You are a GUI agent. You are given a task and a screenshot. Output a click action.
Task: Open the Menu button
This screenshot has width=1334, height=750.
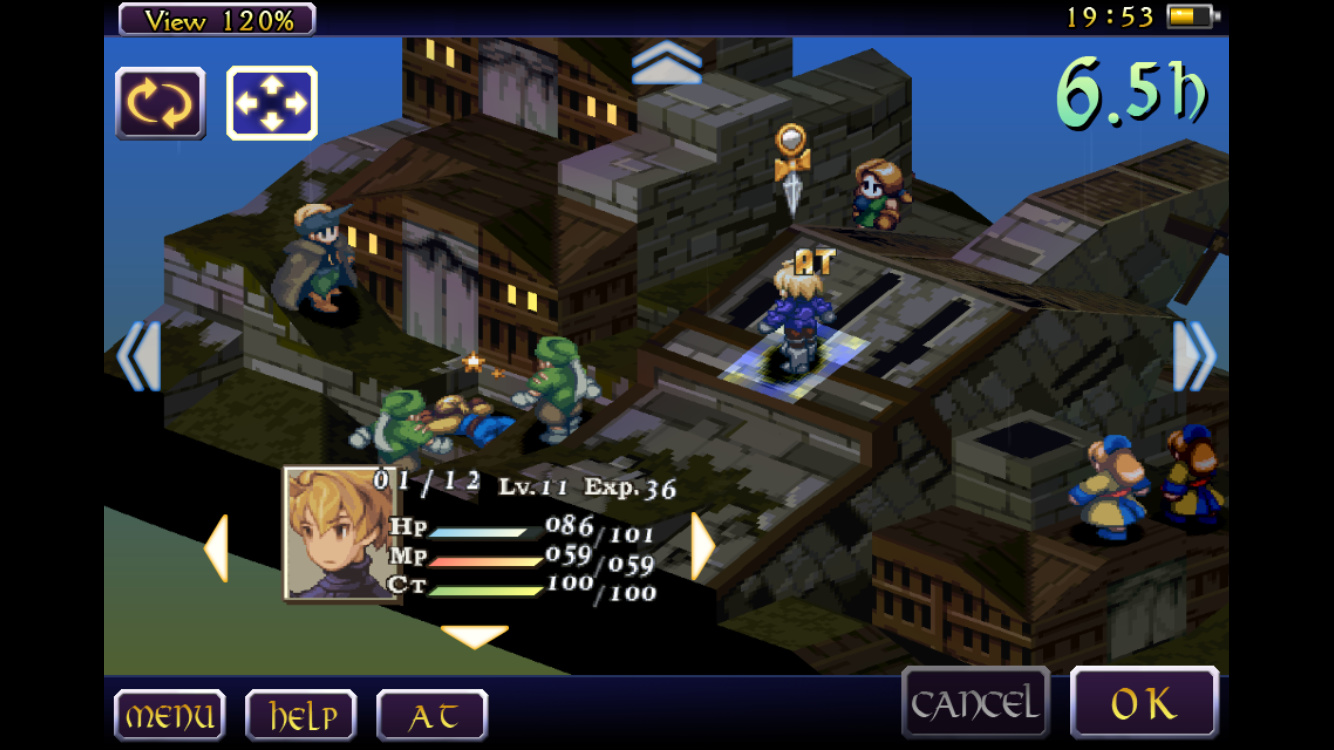(169, 714)
